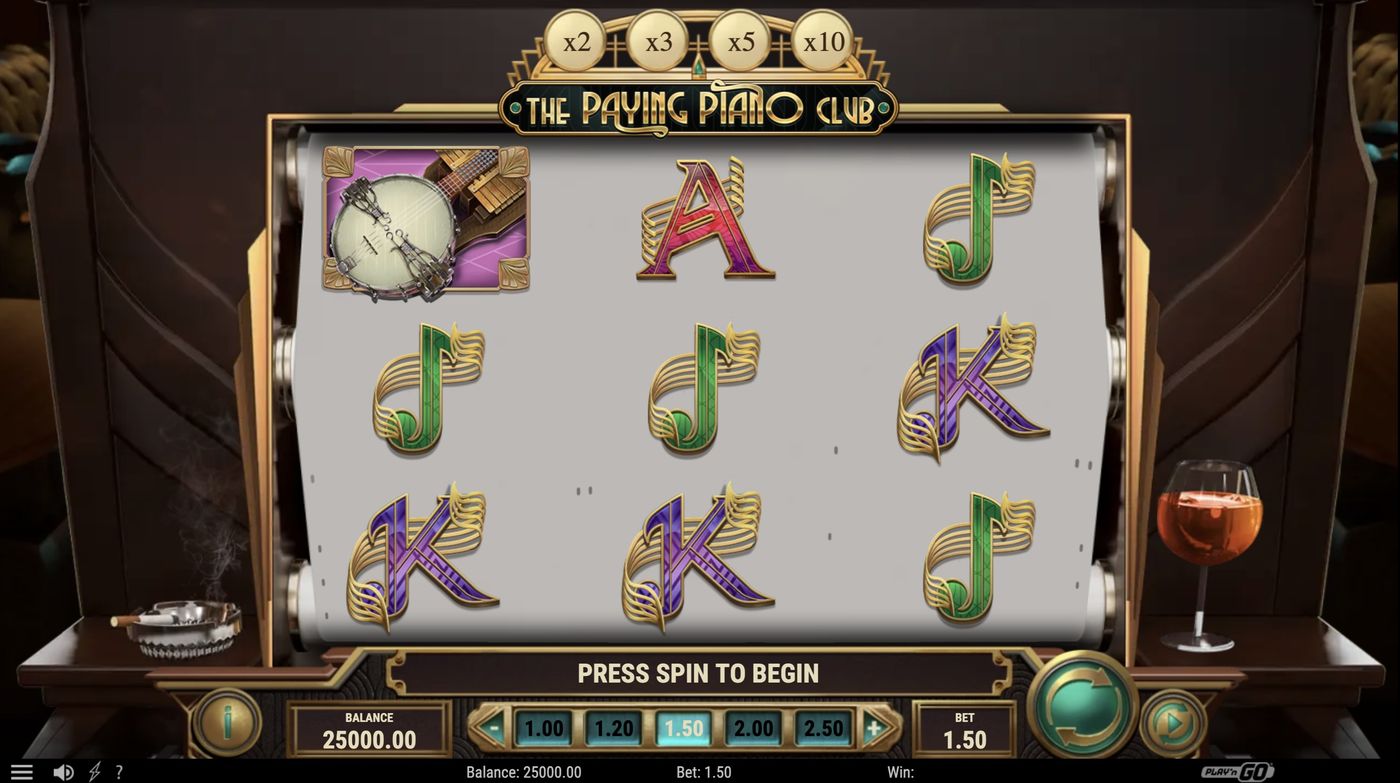Open the hamburger menu at bottom left
The image size is (1400, 783).
point(22,770)
